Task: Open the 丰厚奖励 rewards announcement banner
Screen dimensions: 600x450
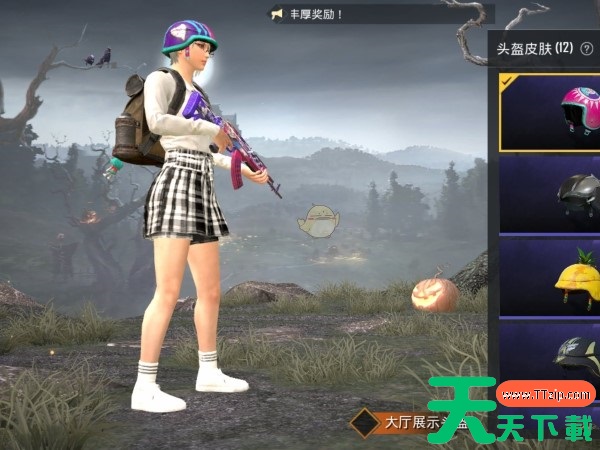Action: 380,14
